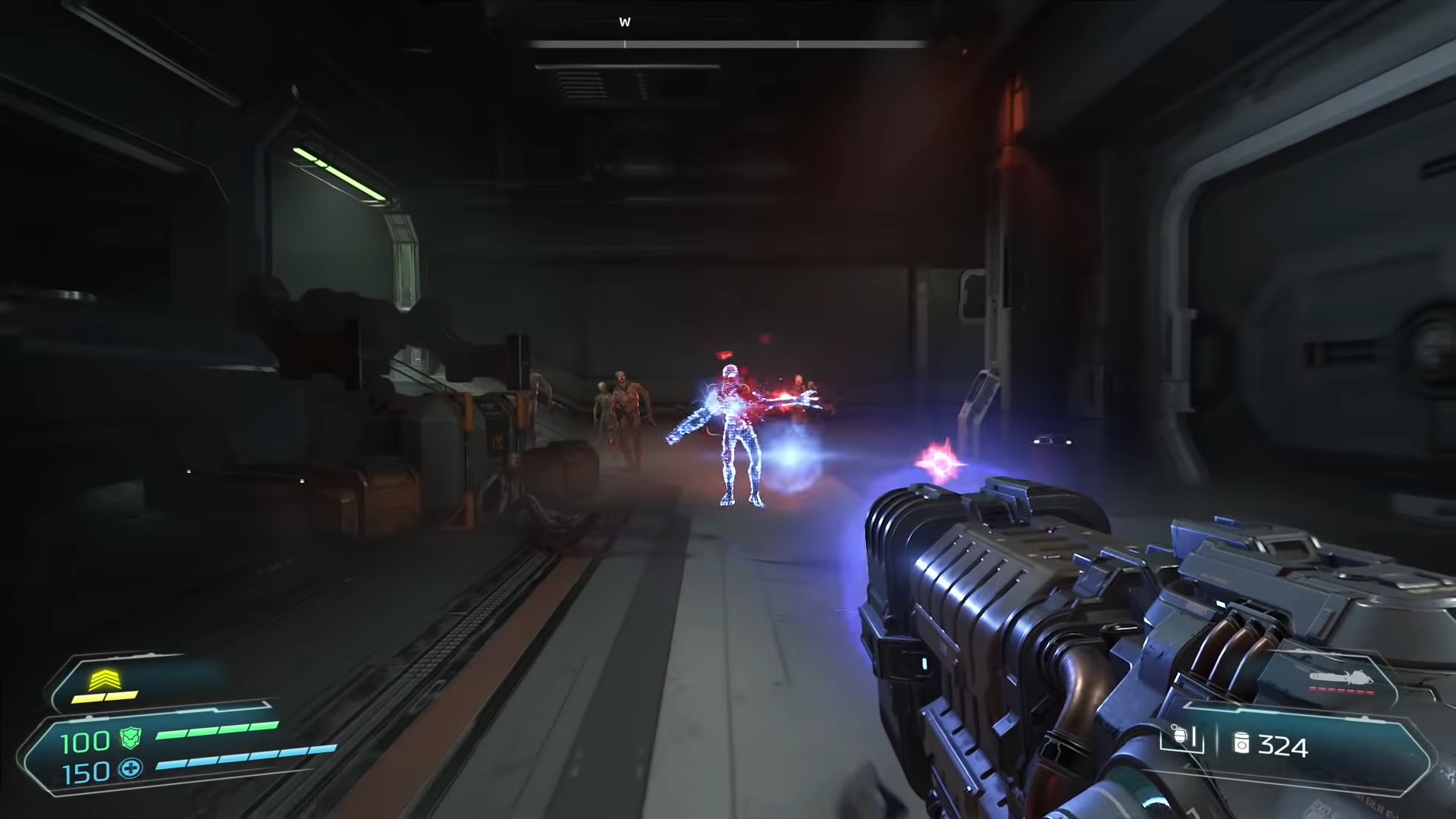Click the blue health cross icon
This screenshot has width=1456, height=819.
pos(130,771)
